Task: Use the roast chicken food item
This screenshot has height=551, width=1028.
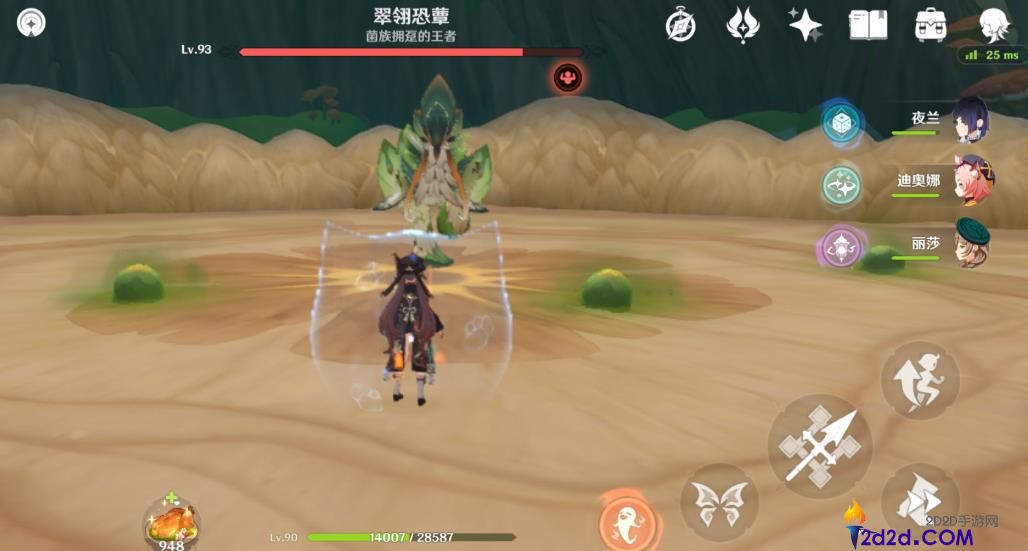Action: (171, 520)
